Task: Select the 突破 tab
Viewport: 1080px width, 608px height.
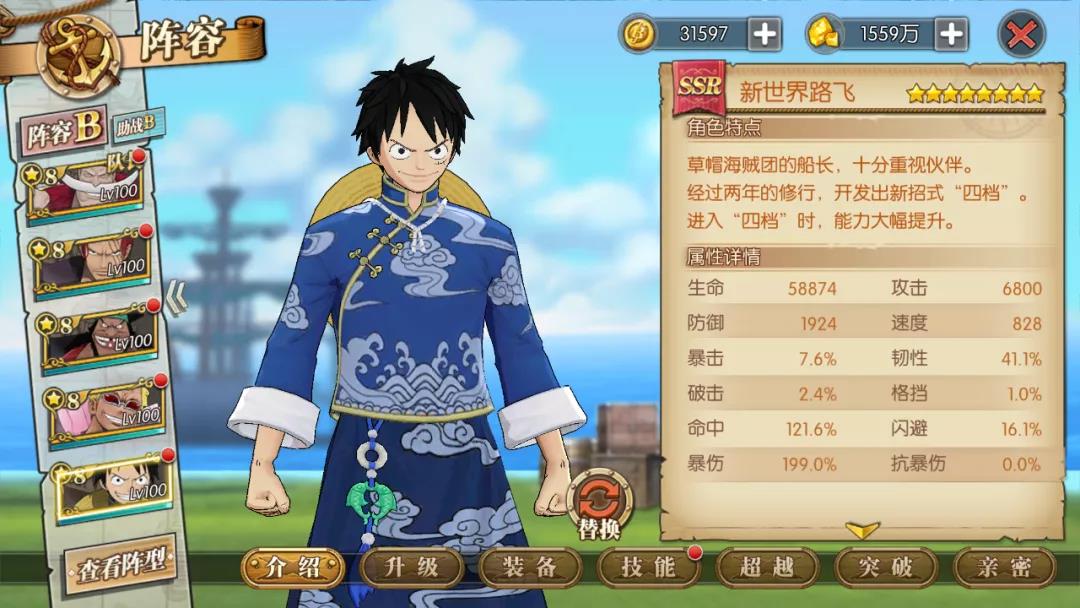Action: (886, 568)
